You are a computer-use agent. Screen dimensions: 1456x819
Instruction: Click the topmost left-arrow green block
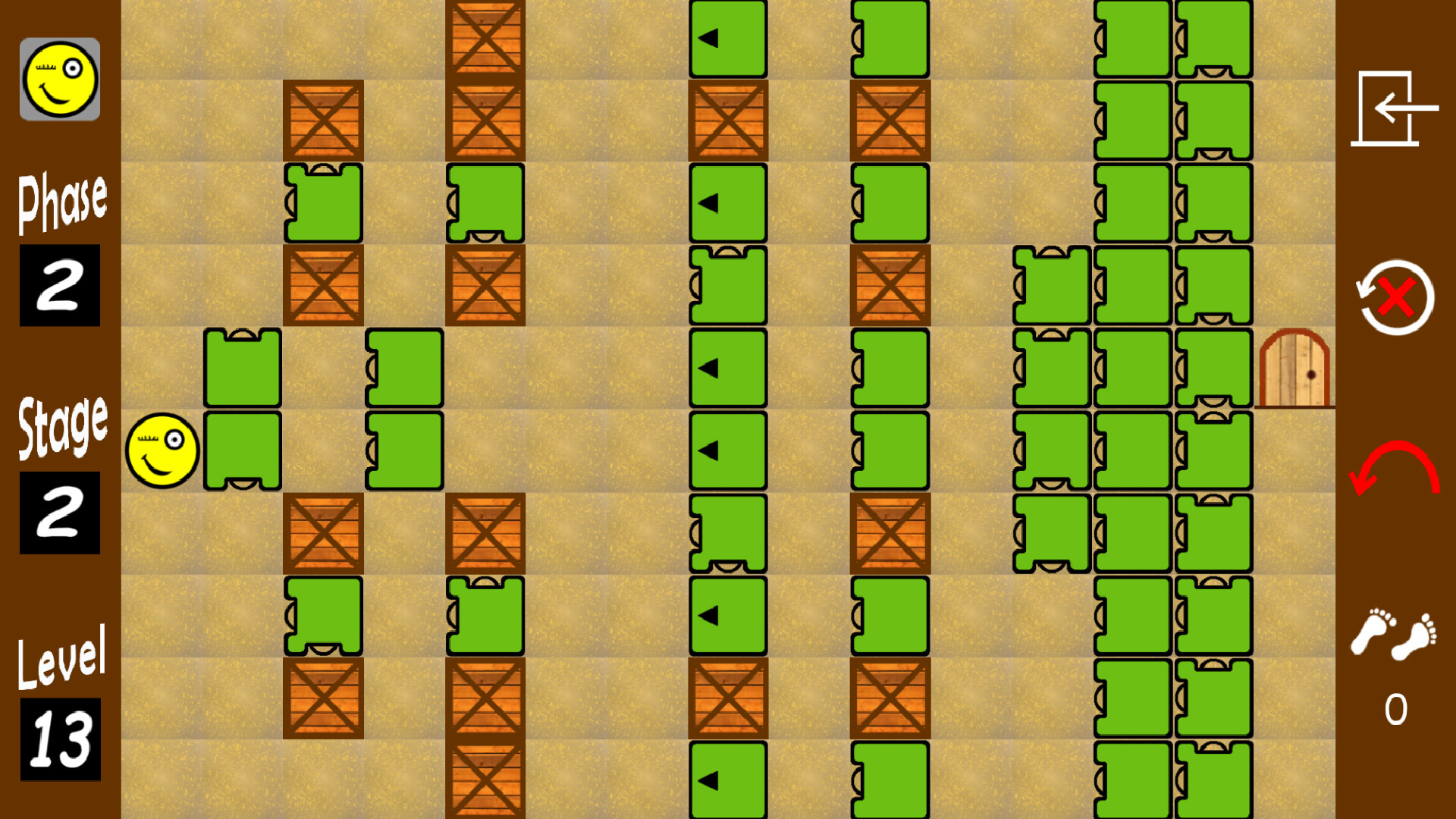(728, 36)
